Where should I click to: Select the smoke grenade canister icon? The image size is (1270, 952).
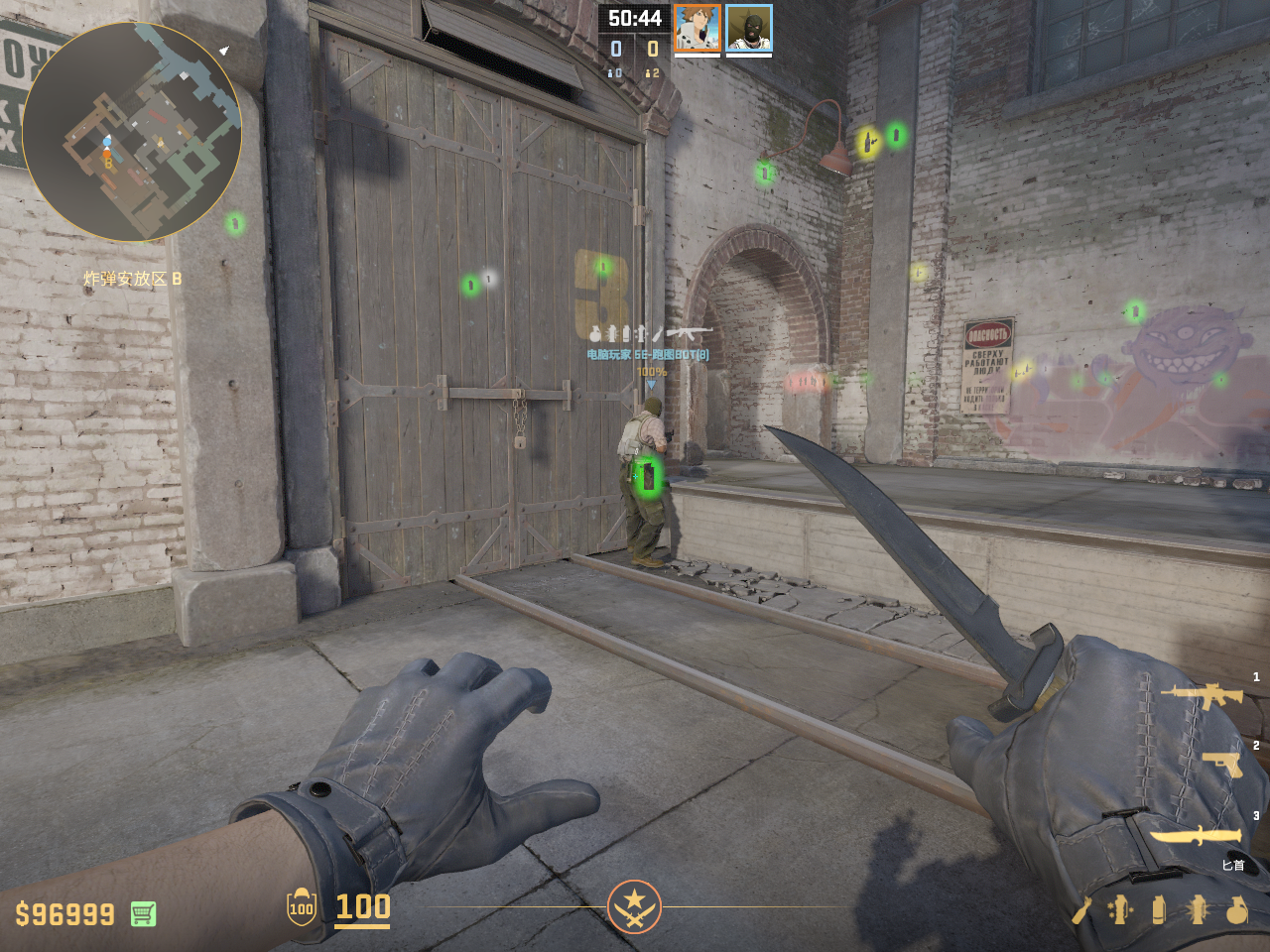(1159, 909)
